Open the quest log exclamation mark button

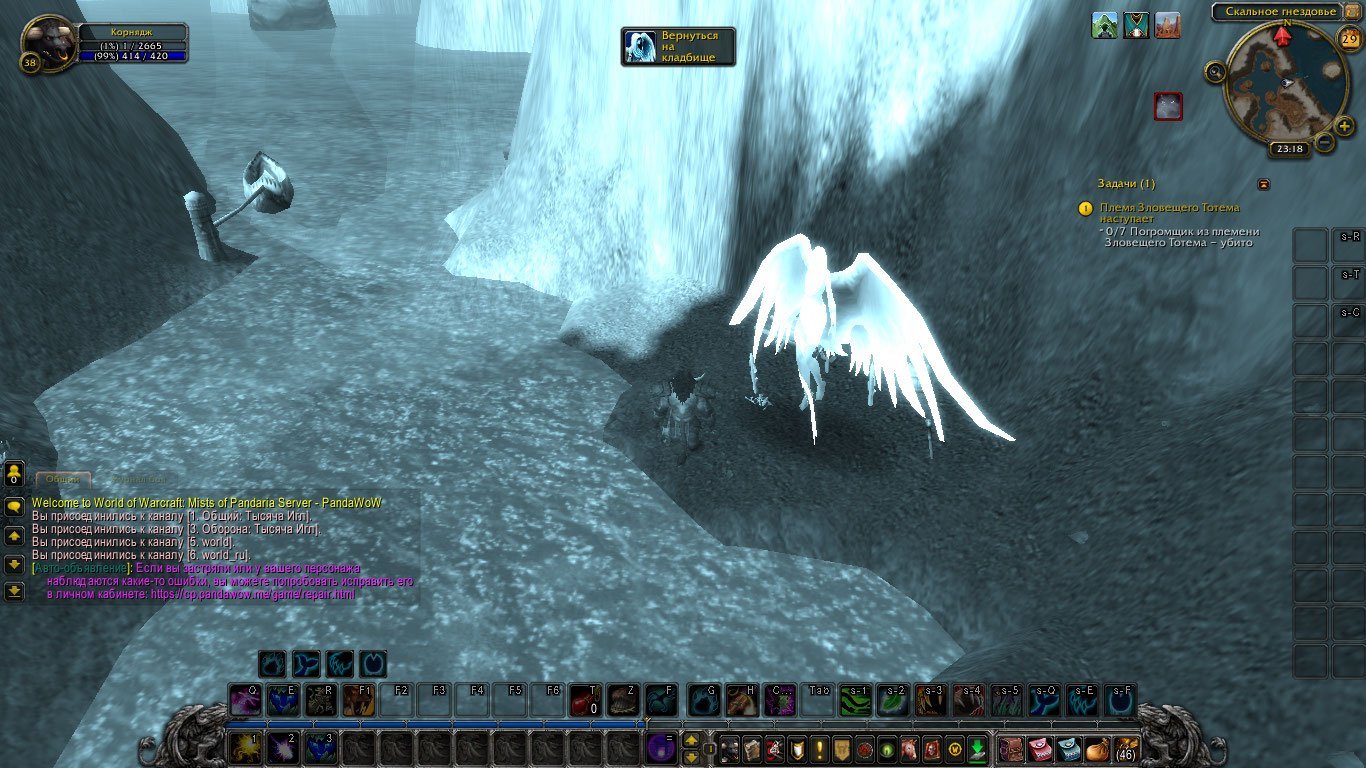pos(820,748)
